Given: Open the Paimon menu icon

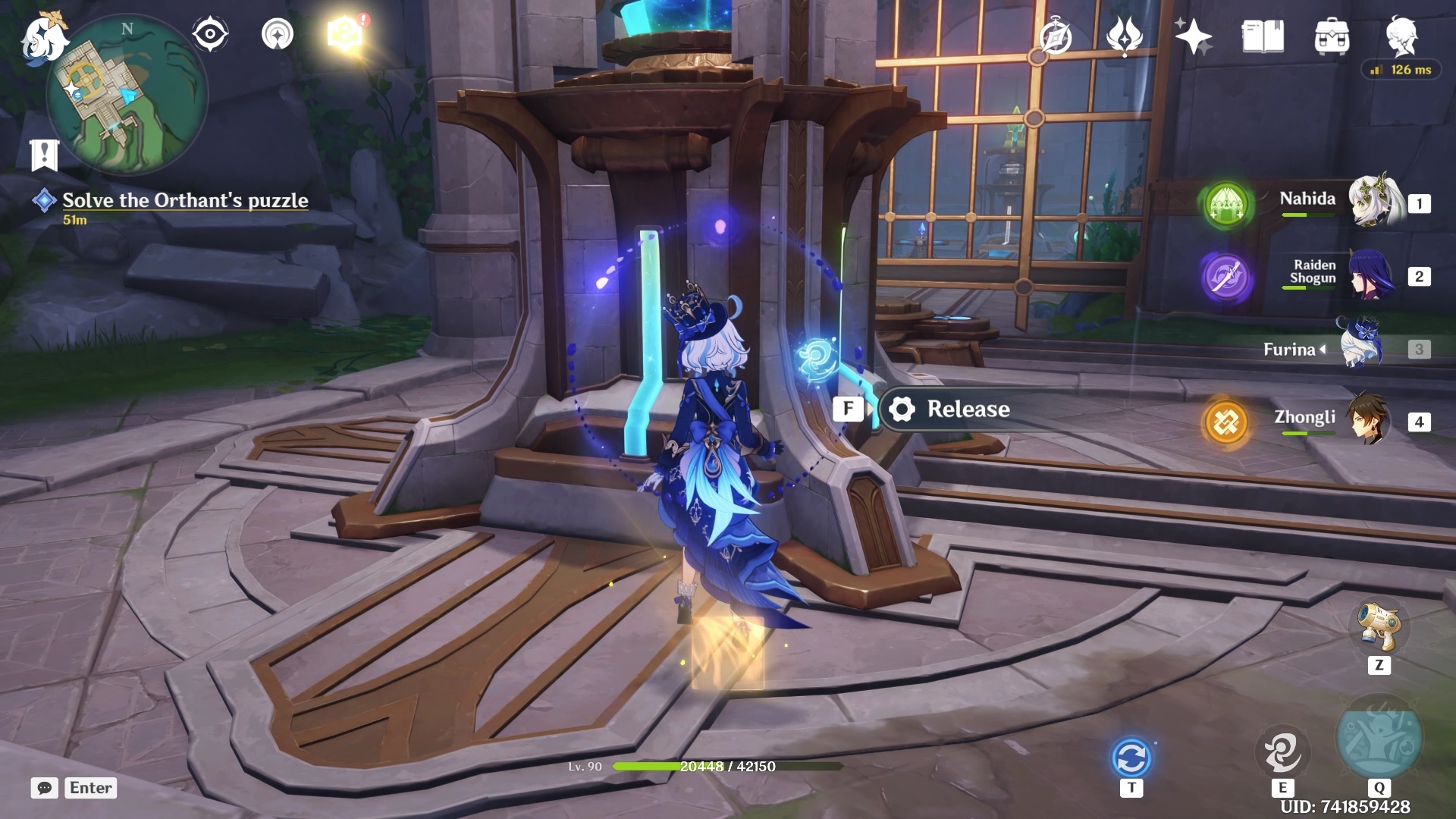Looking at the screenshot, I should pos(42,38).
